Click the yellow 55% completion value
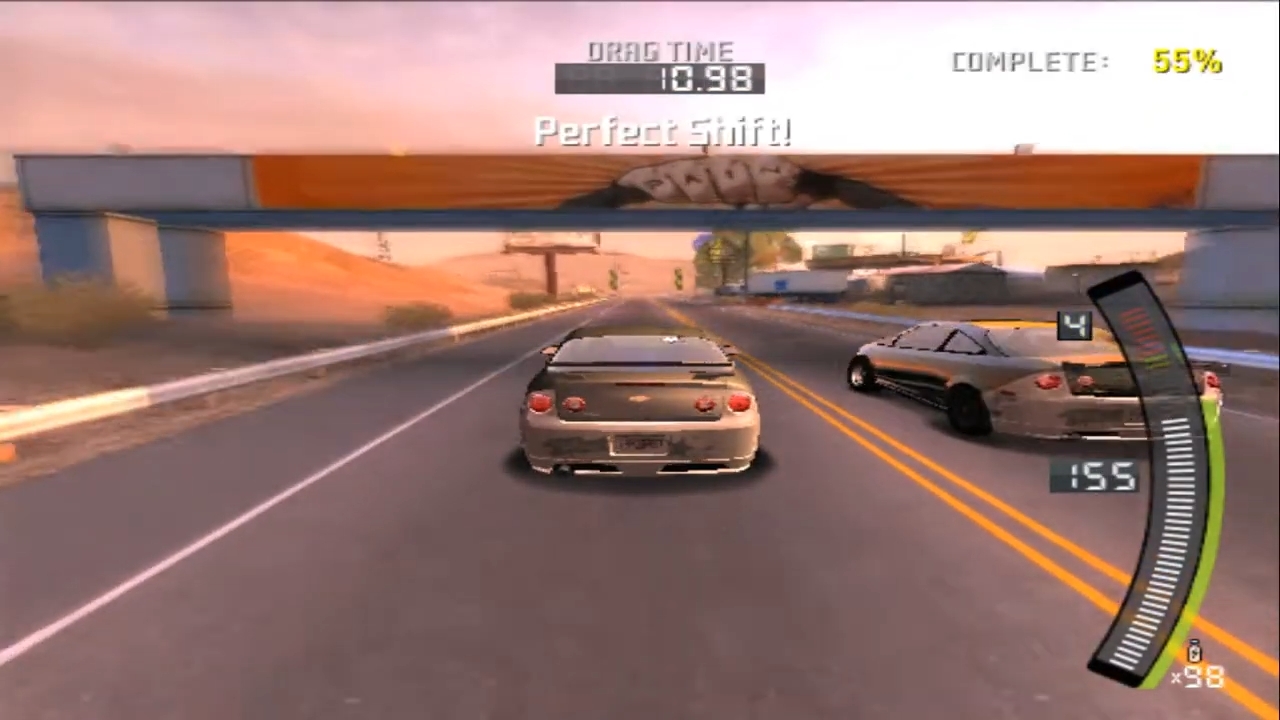 1187,62
